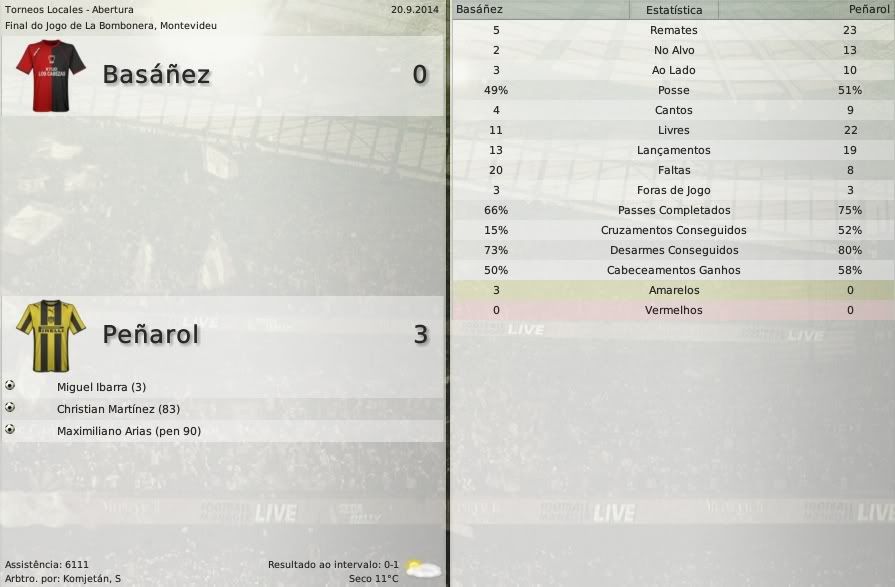Click the Basáñez column header in the stats table
895x587 pixels.
[x=480, y=9]
